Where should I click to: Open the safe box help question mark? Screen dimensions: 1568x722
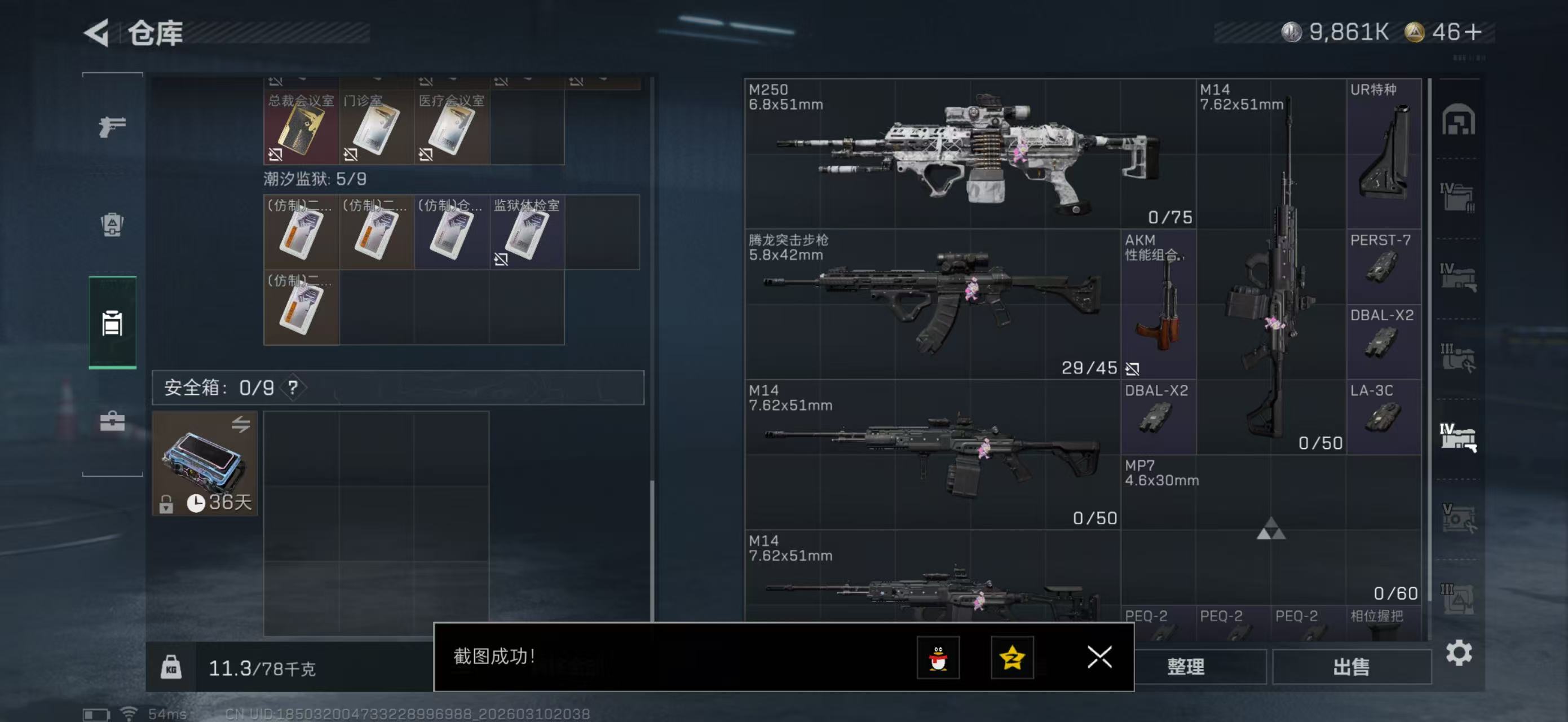point(293,388)
